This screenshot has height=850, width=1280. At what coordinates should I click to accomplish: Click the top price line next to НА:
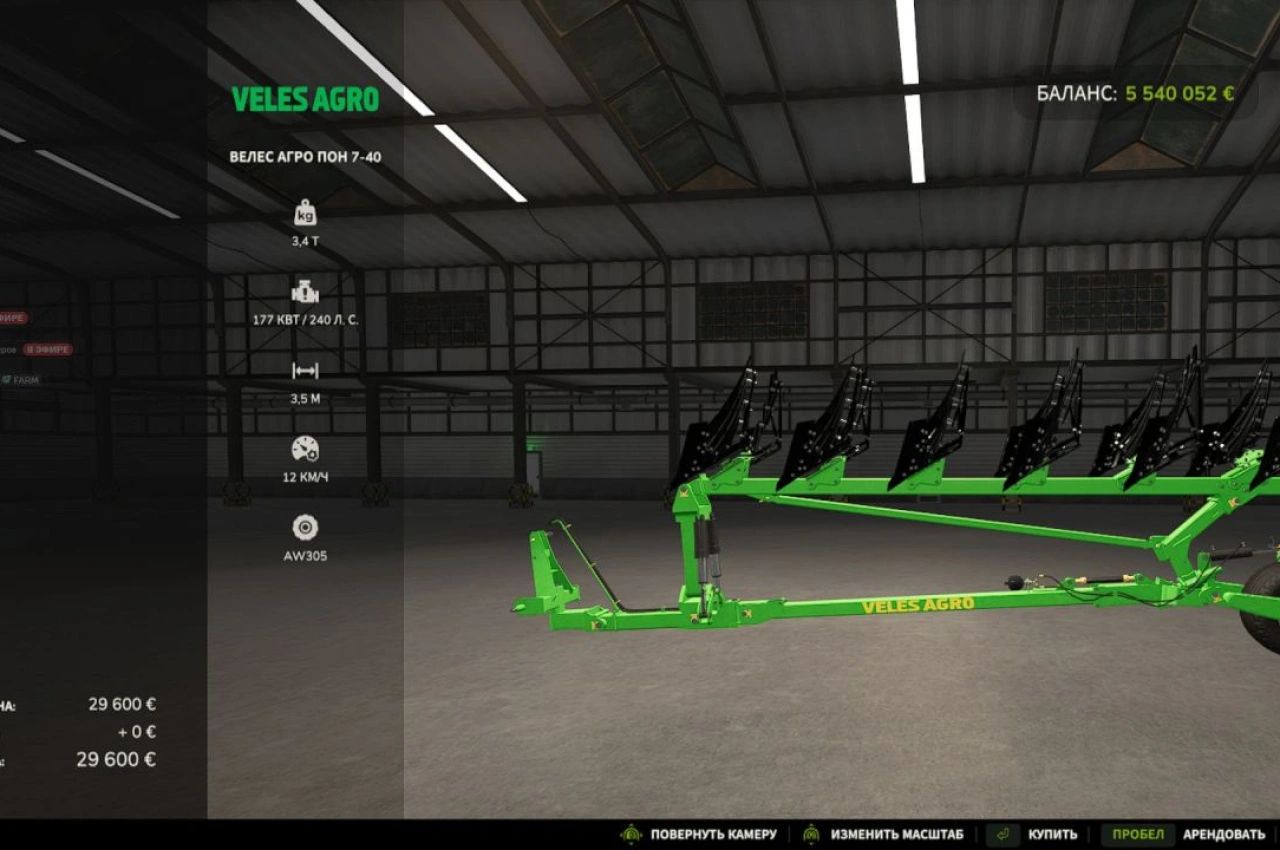[x=120, y=703]
